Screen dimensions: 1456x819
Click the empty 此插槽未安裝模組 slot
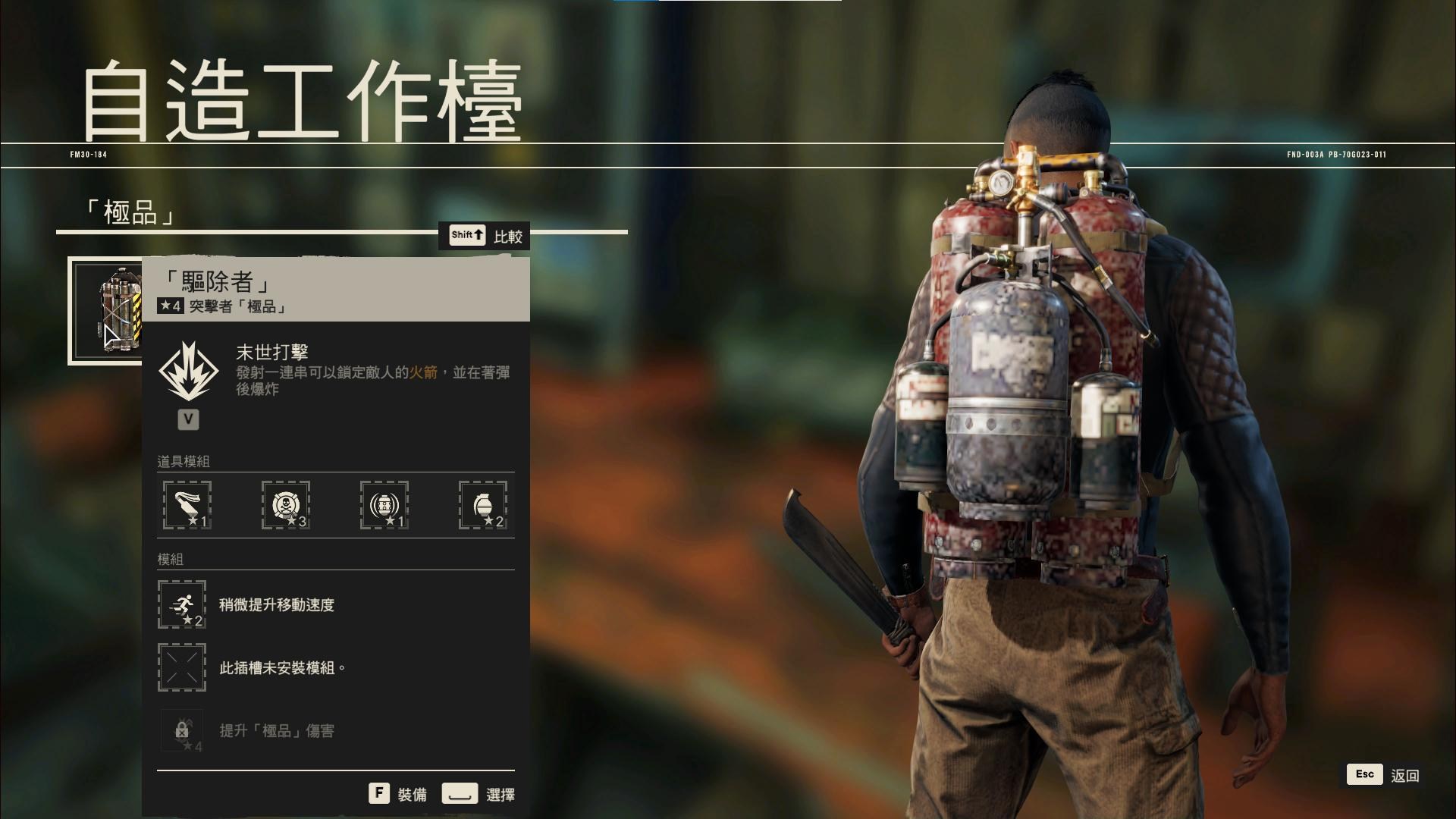click(181, 668)
